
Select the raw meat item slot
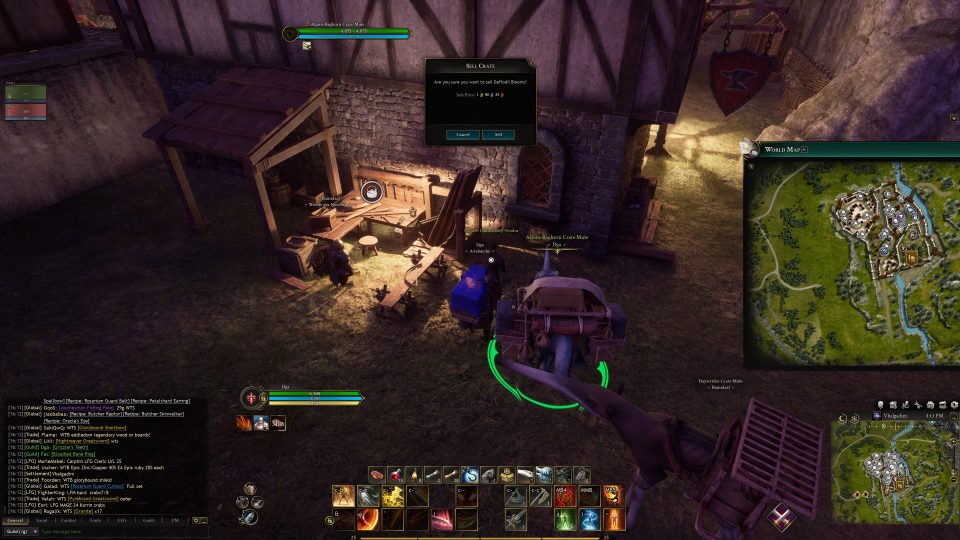pyautogui.click(x=377, y=474)
